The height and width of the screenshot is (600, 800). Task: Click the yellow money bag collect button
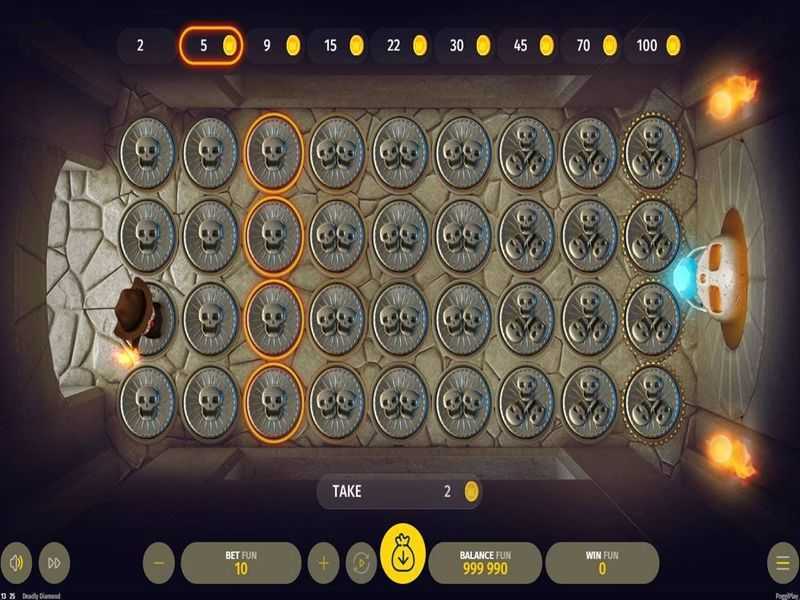coord(403,557)
